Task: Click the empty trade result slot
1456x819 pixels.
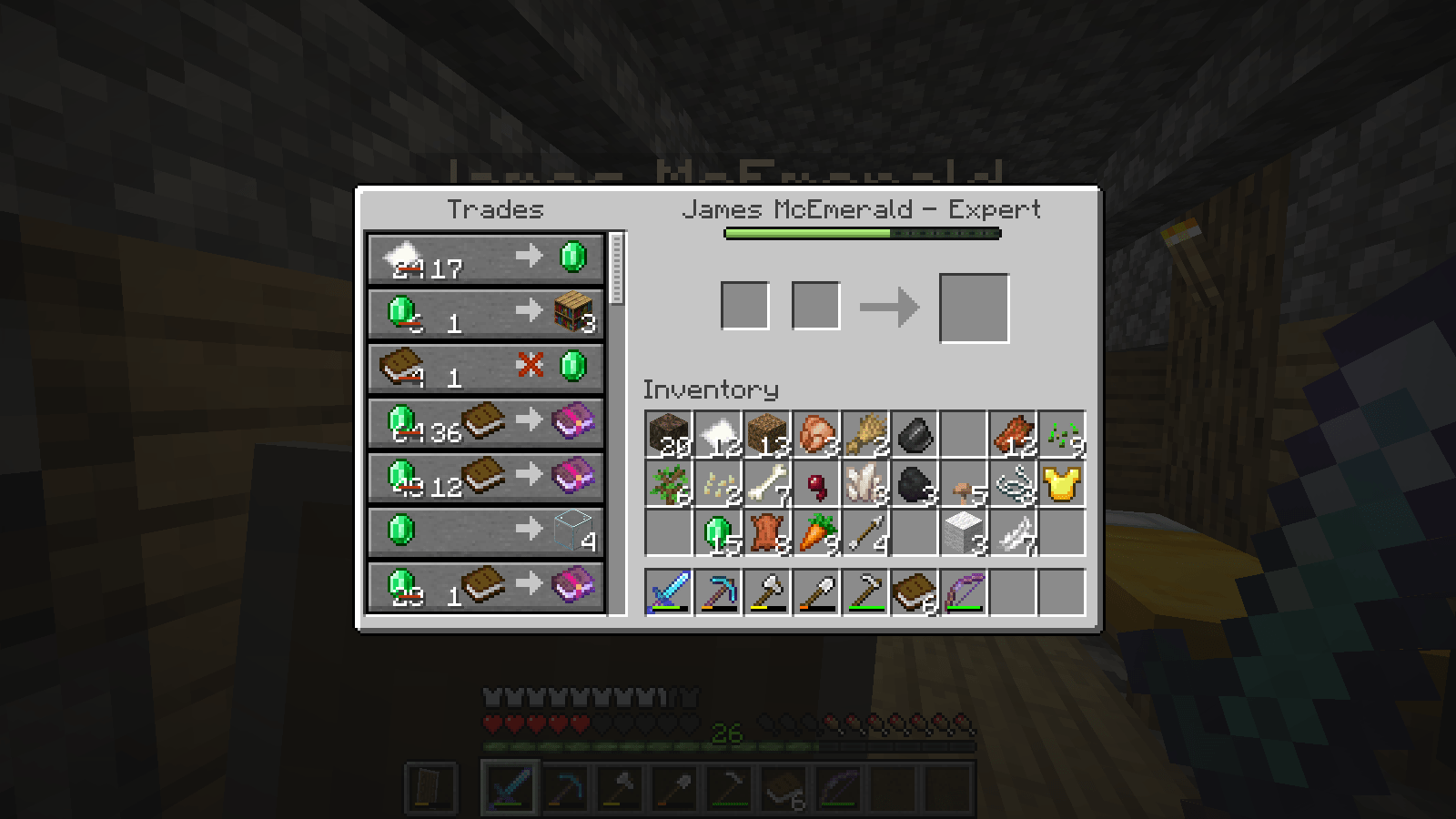Action: tap(974, 307)
